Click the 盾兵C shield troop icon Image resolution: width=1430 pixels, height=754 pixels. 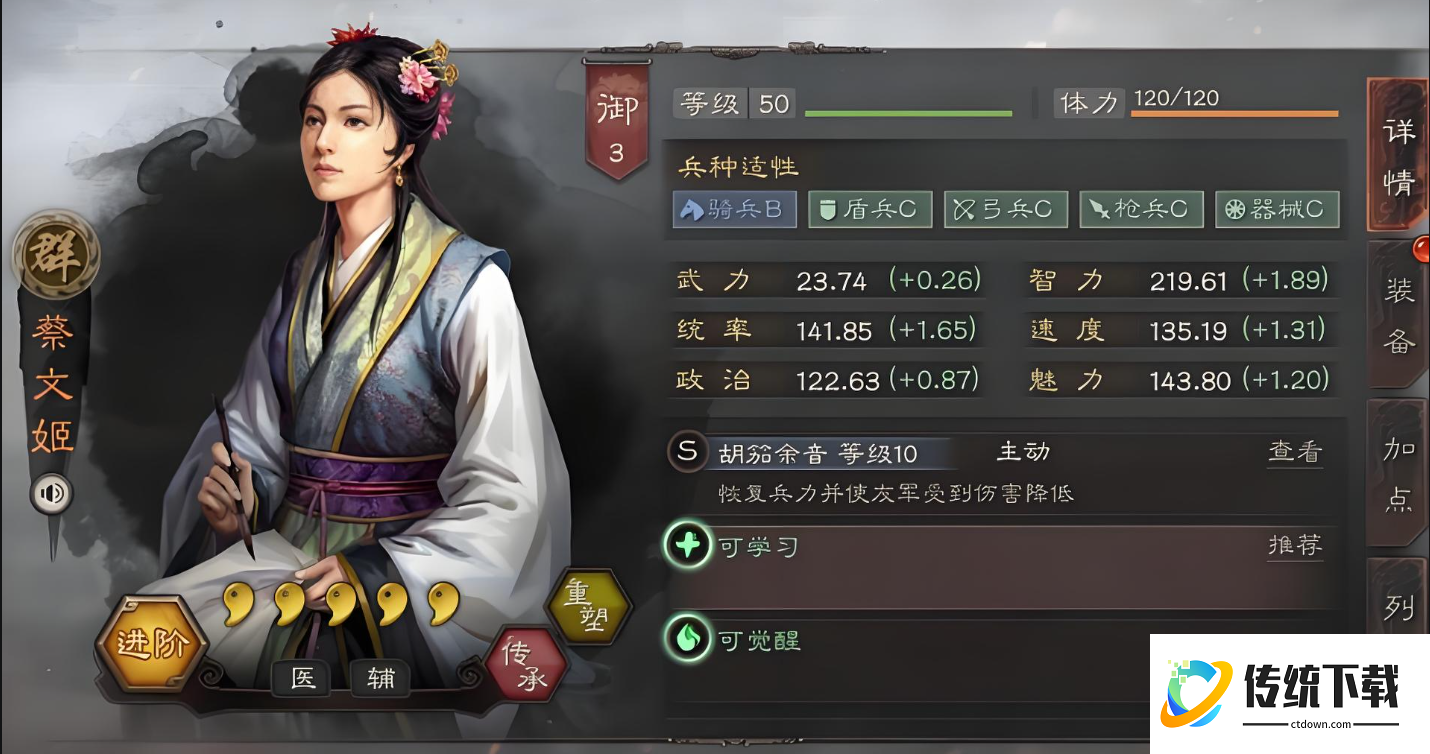[x=869, y=209]
